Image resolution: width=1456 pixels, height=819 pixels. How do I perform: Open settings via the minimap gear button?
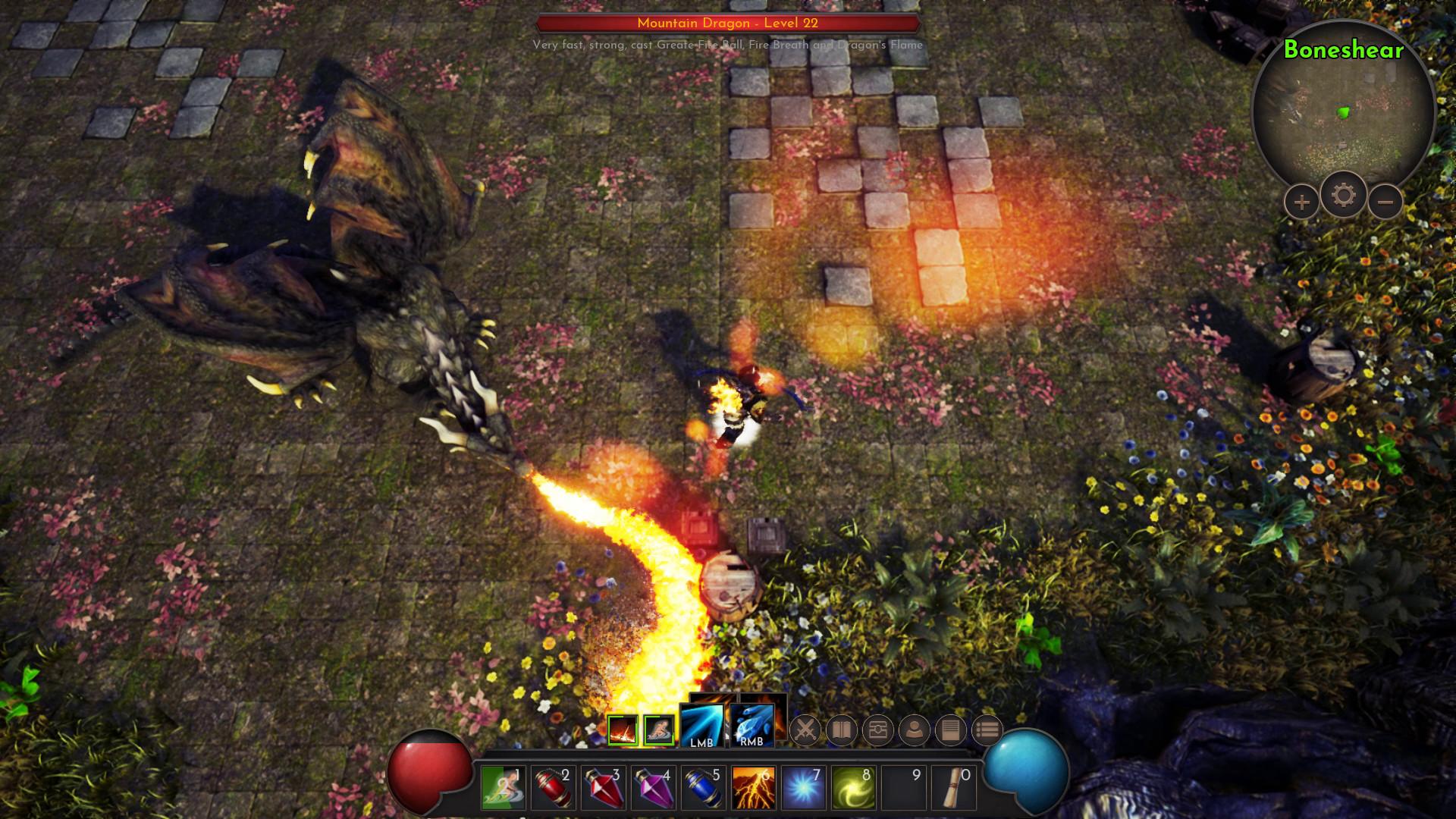(x=1343, y=196)
